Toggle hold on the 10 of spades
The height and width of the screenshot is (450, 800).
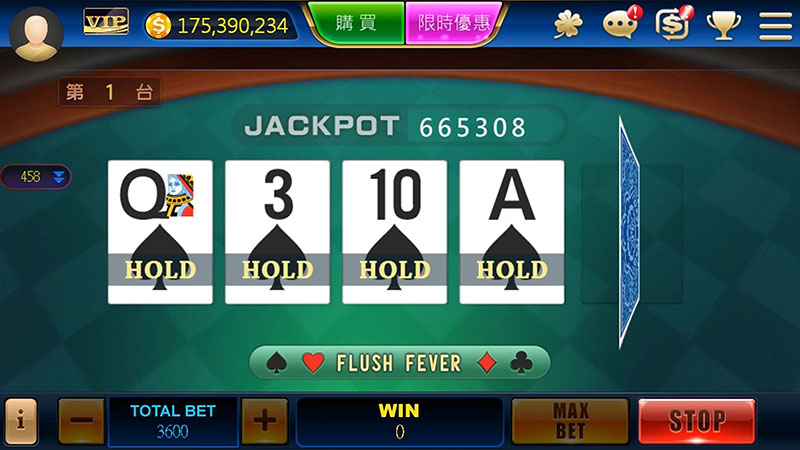[394, 232]
